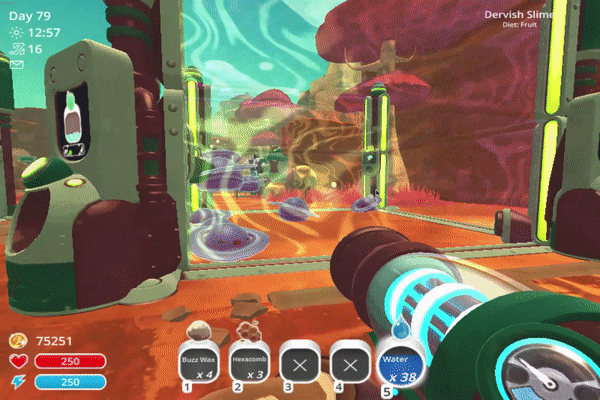
Task: Open the mail envelope icon
Action: 17,65
